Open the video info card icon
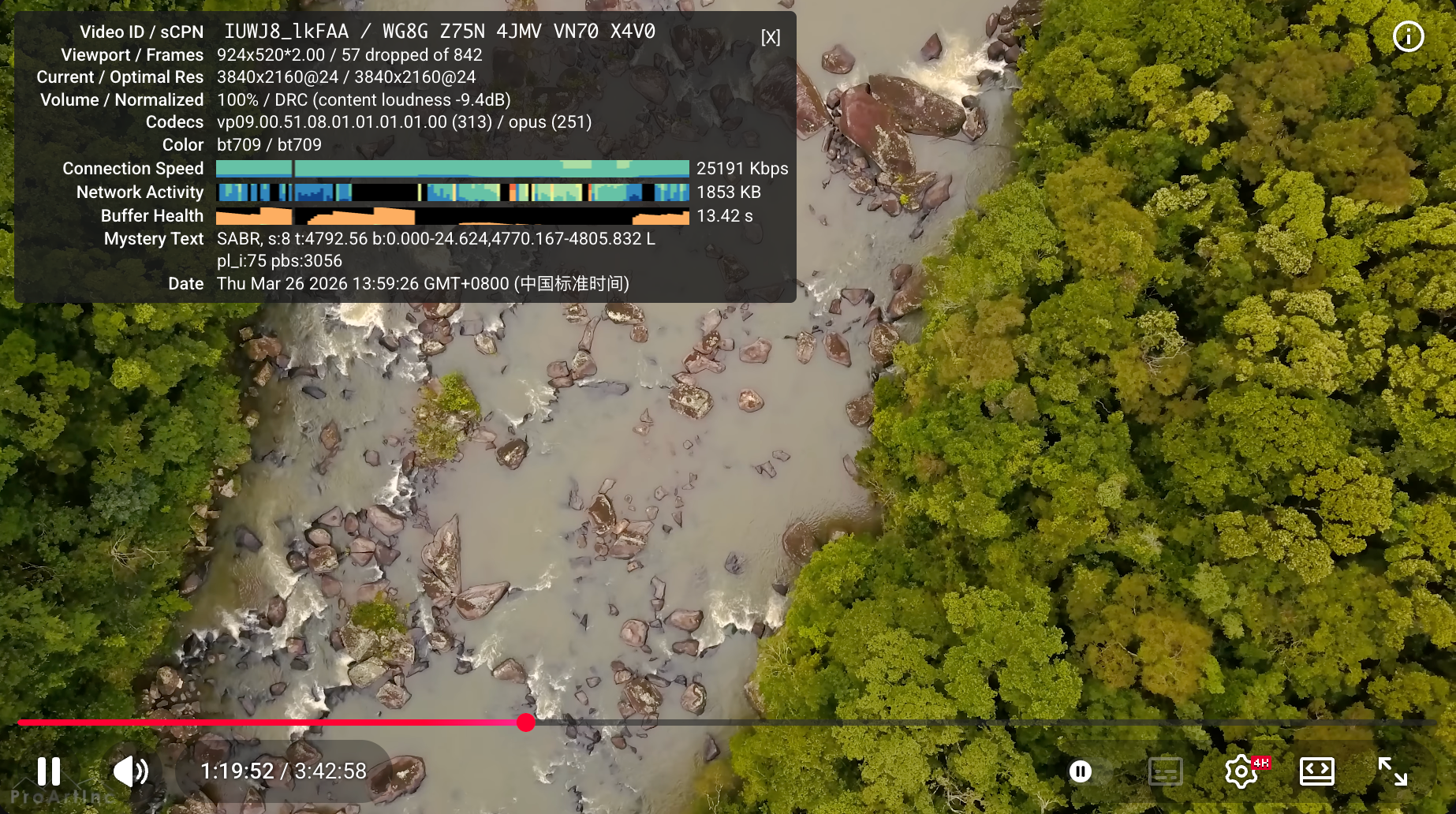The height and width of the screenshot is (814, 1456). pos(1408,36)
